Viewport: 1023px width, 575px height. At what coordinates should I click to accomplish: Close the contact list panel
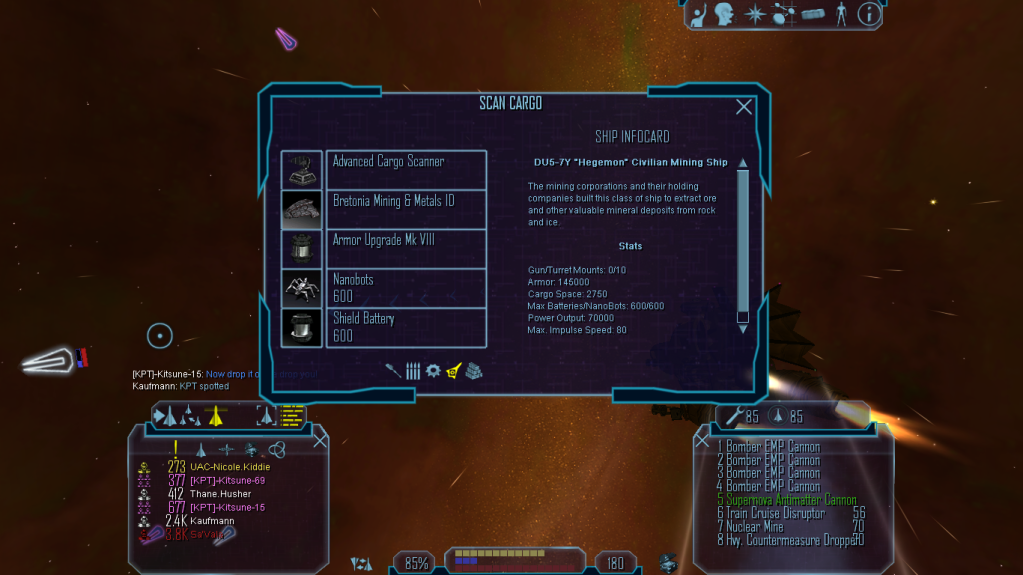click(x=320, y=440)
